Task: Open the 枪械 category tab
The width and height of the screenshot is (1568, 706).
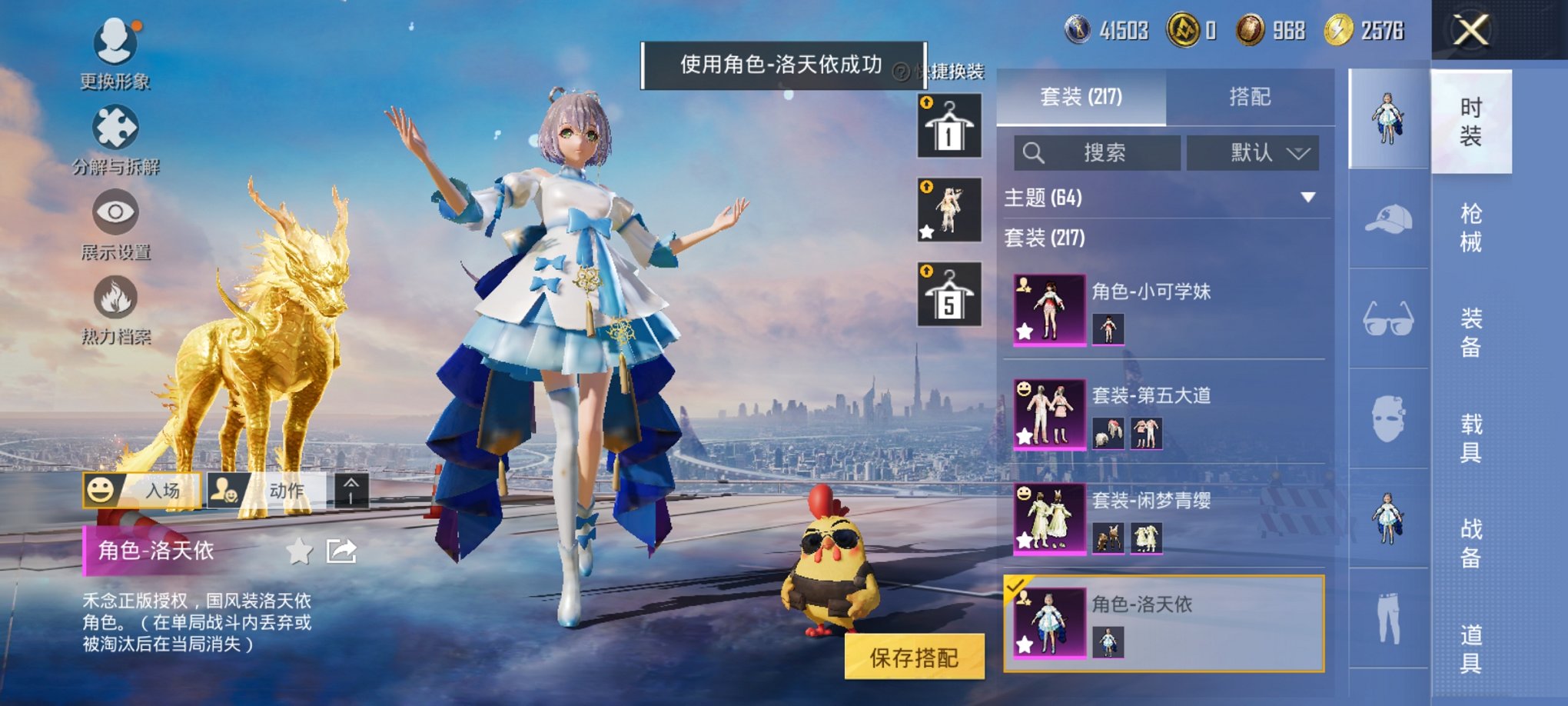Action: (1470, 227)
